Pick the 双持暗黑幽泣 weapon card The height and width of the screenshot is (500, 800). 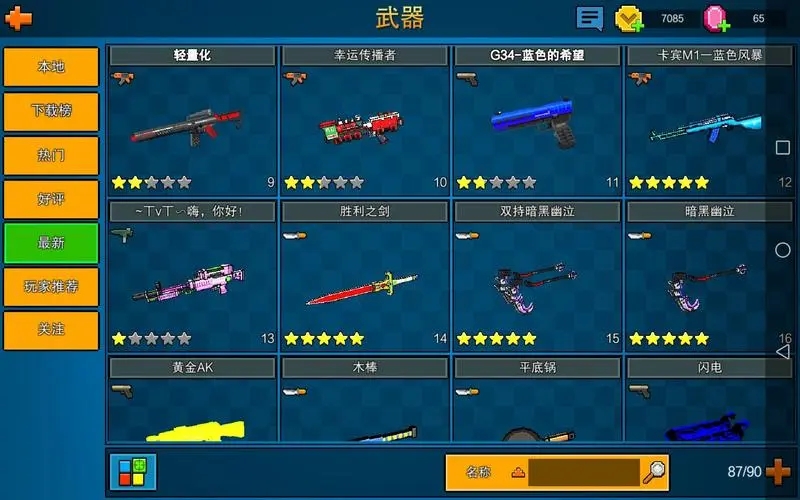537,276
